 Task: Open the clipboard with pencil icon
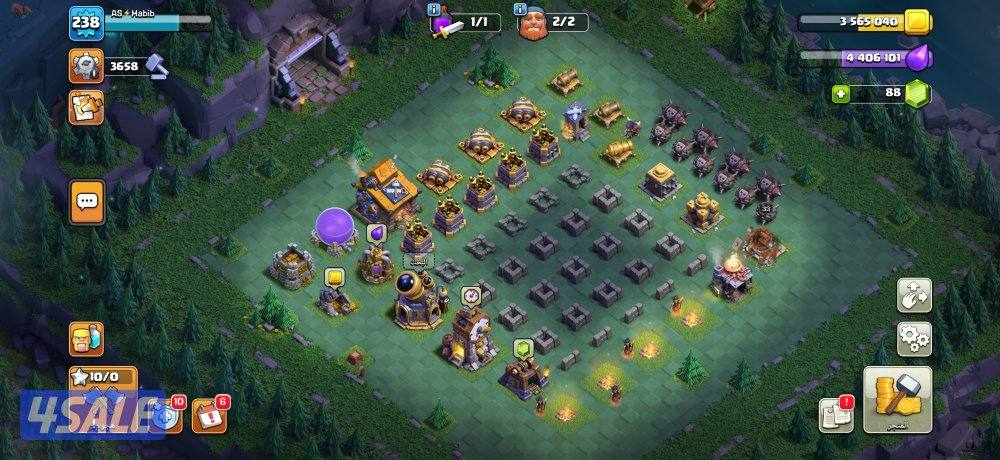[x=86, y=108]
